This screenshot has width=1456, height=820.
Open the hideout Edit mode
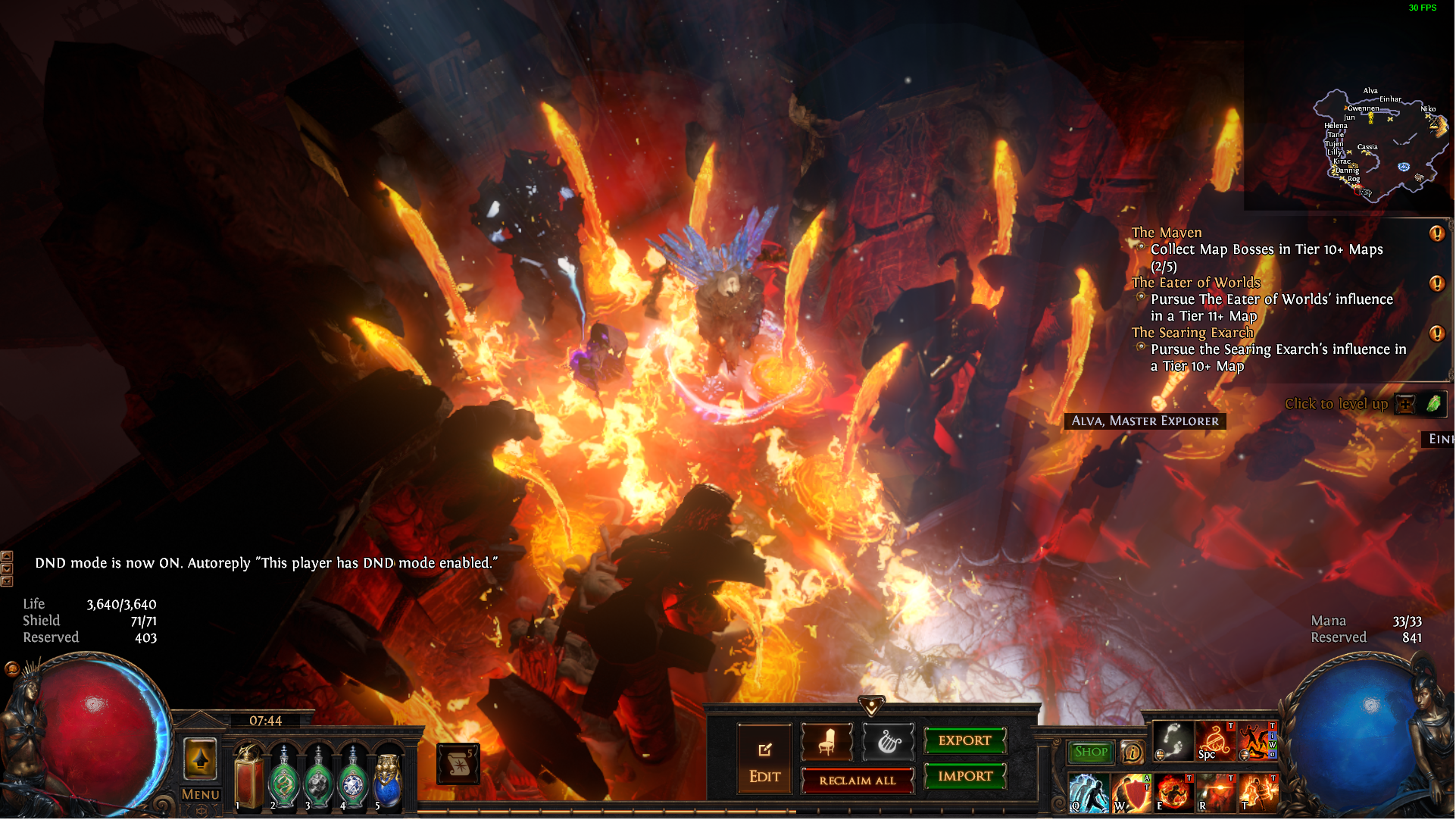[764, 760]
